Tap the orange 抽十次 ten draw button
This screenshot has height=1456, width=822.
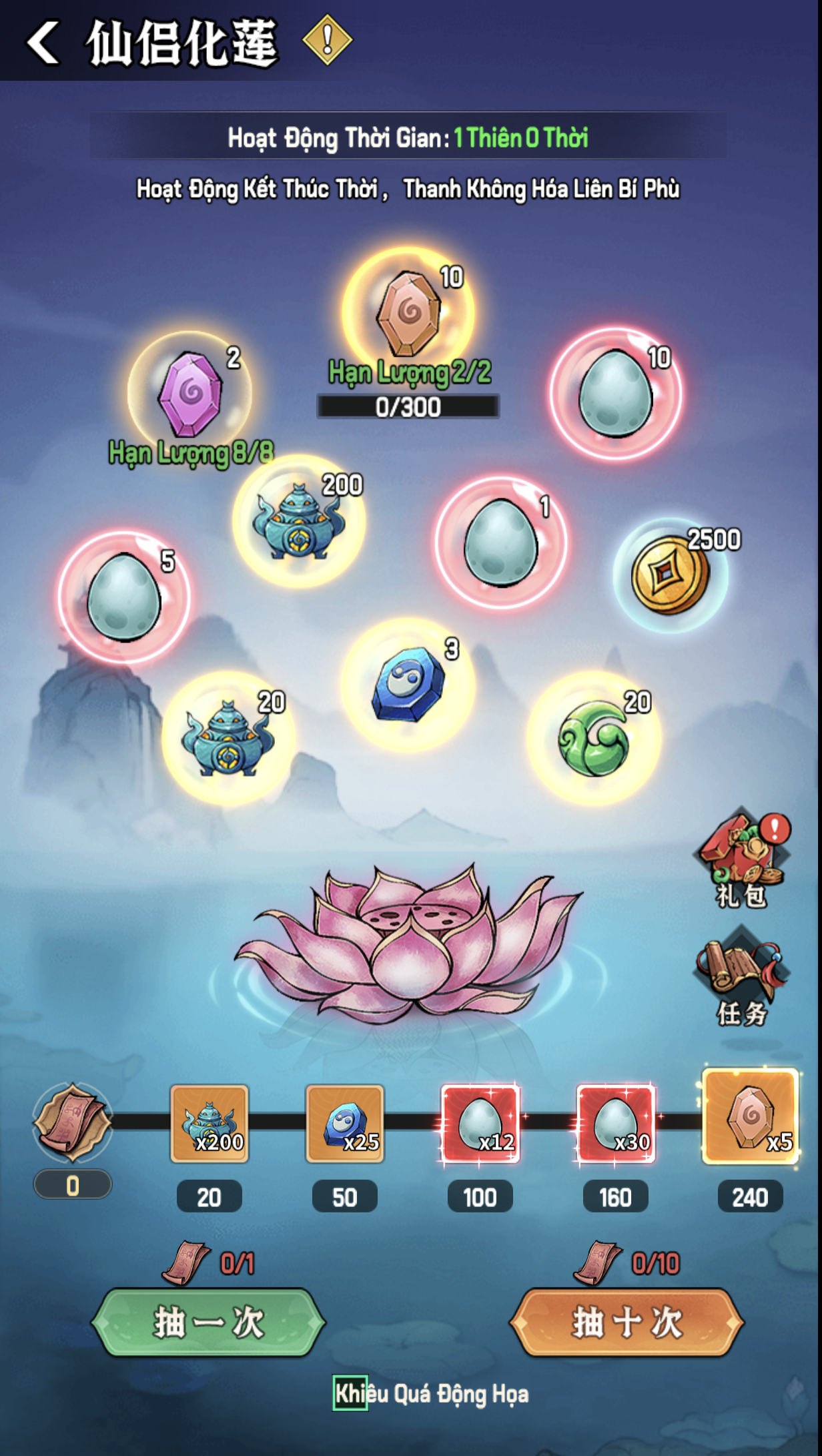[x=627, y=1322]
